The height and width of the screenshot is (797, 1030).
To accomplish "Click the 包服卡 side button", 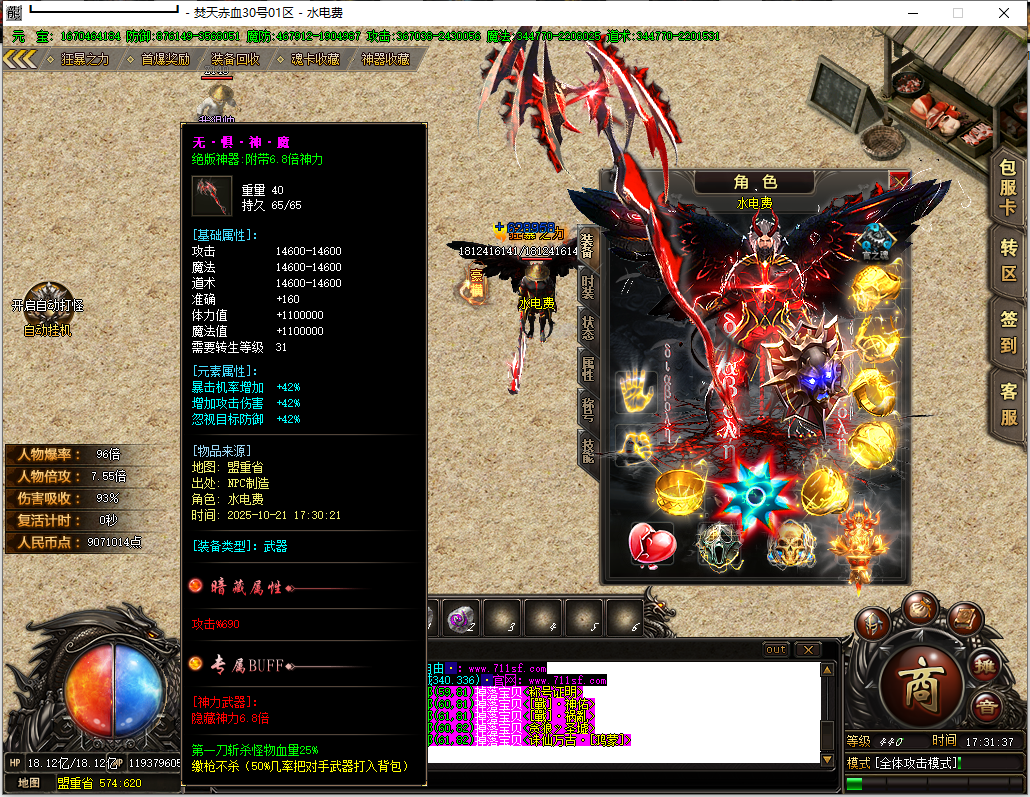I will (x=1008, y=186).
